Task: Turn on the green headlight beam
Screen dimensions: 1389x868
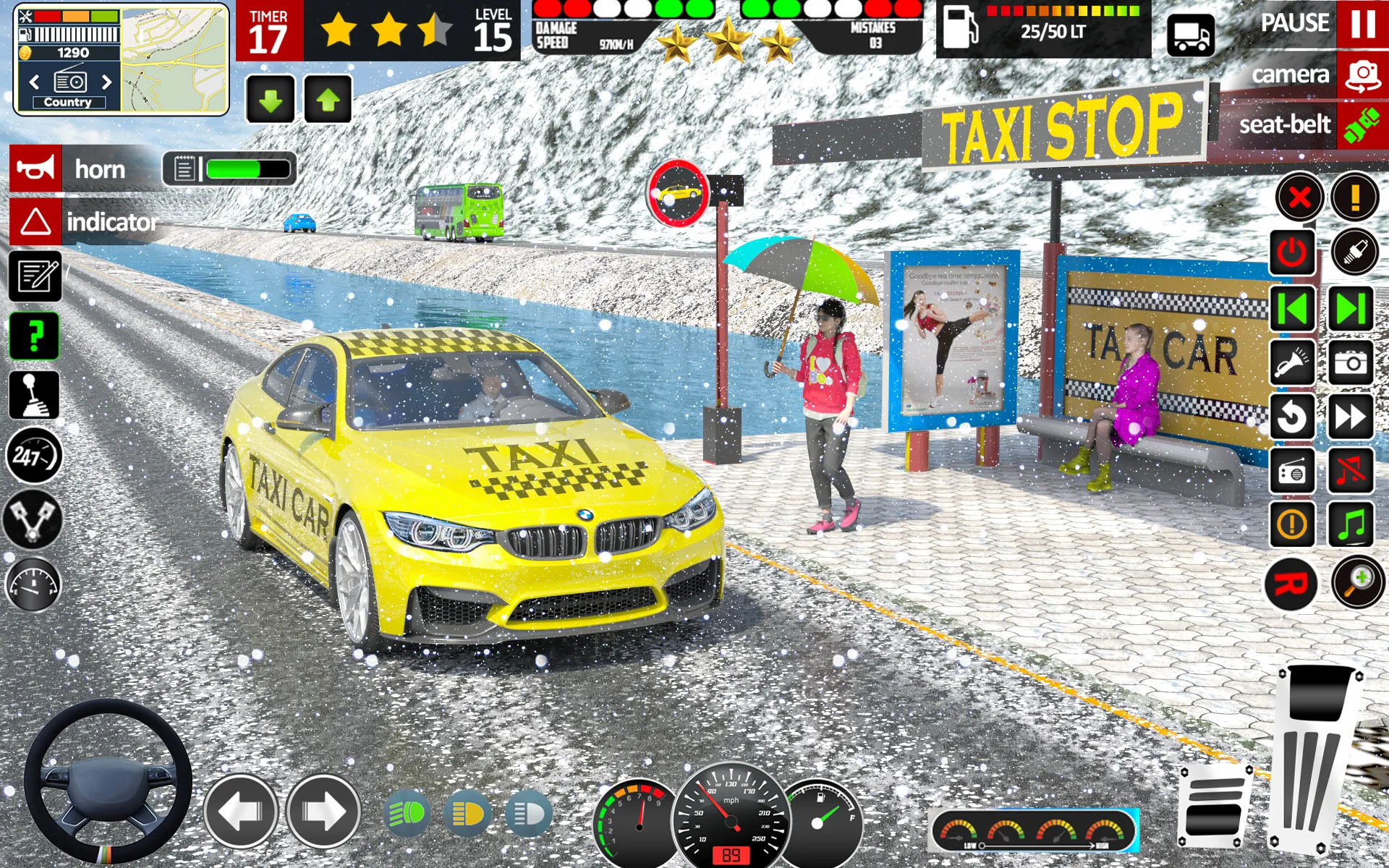Action: pyautogui.click(x=407, y=814)
